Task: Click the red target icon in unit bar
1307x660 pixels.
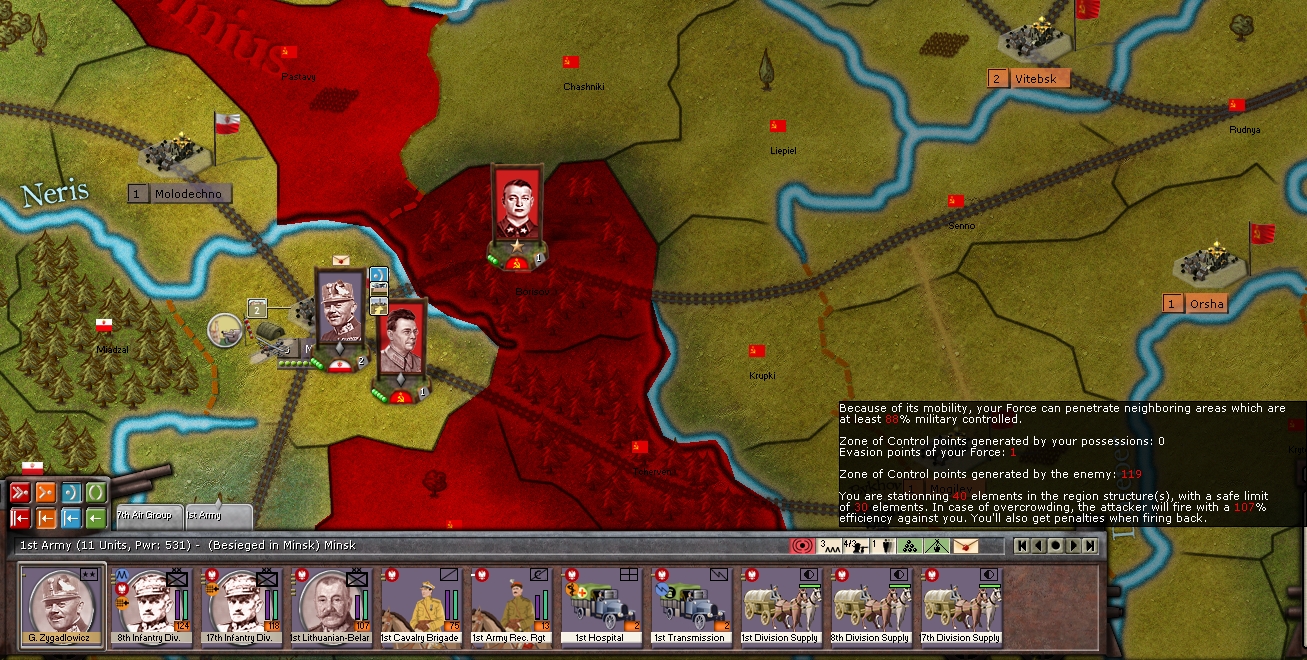Action: coord(802,546)
